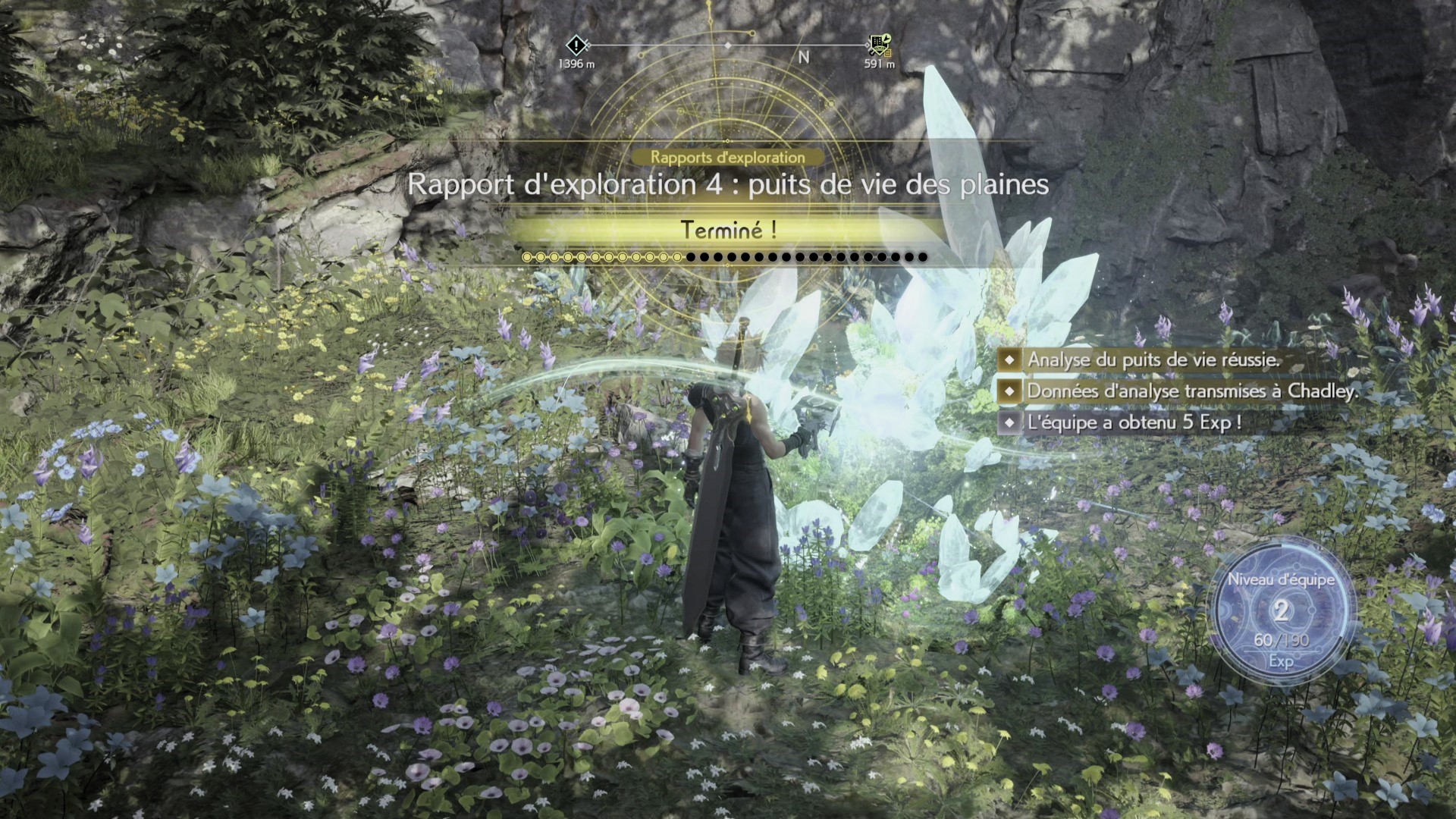Click the '591 m' distance label
This screenshot has height=819, width=1456.
click(877, 64)
